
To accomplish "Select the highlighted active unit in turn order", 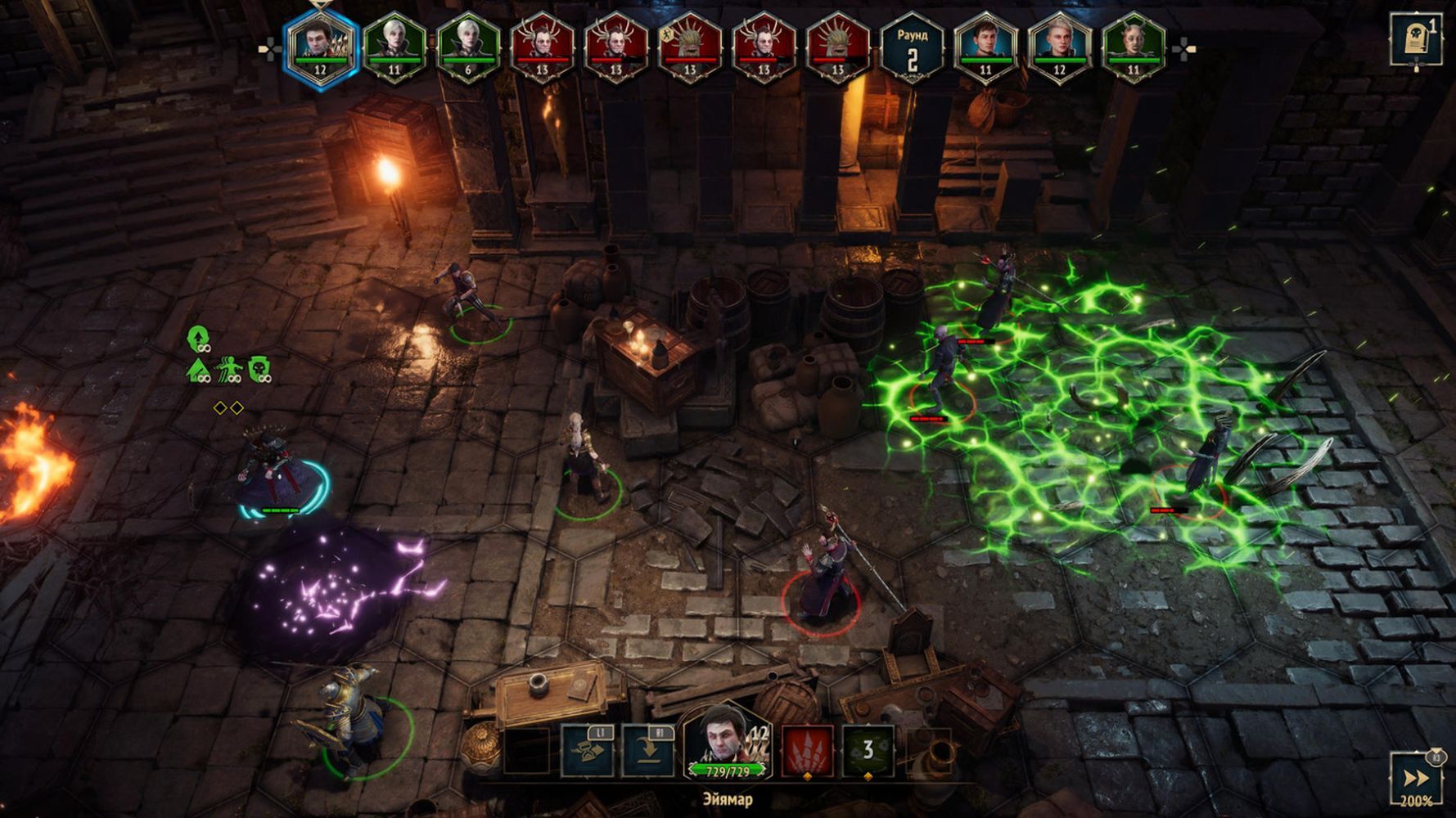I will click(x=320, y=46).
